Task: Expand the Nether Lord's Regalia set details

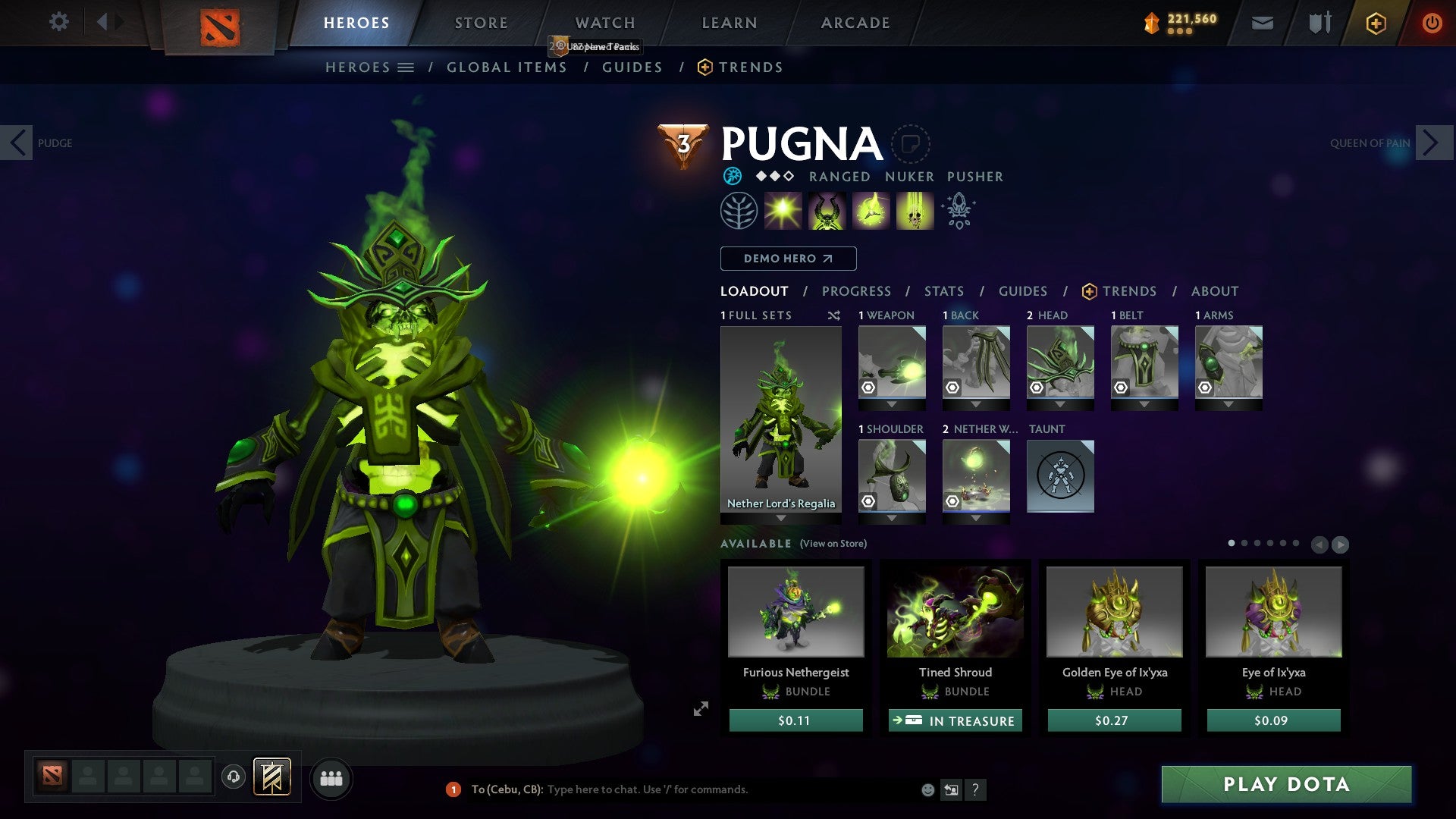Action: (x=781, y=519)
